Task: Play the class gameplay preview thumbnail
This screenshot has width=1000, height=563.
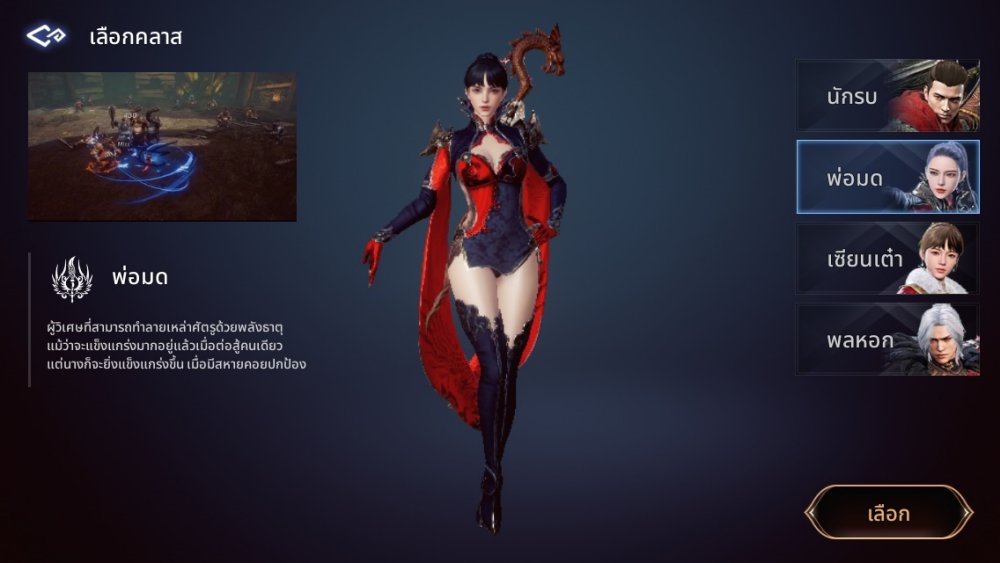Action: [x=162, y=146]
